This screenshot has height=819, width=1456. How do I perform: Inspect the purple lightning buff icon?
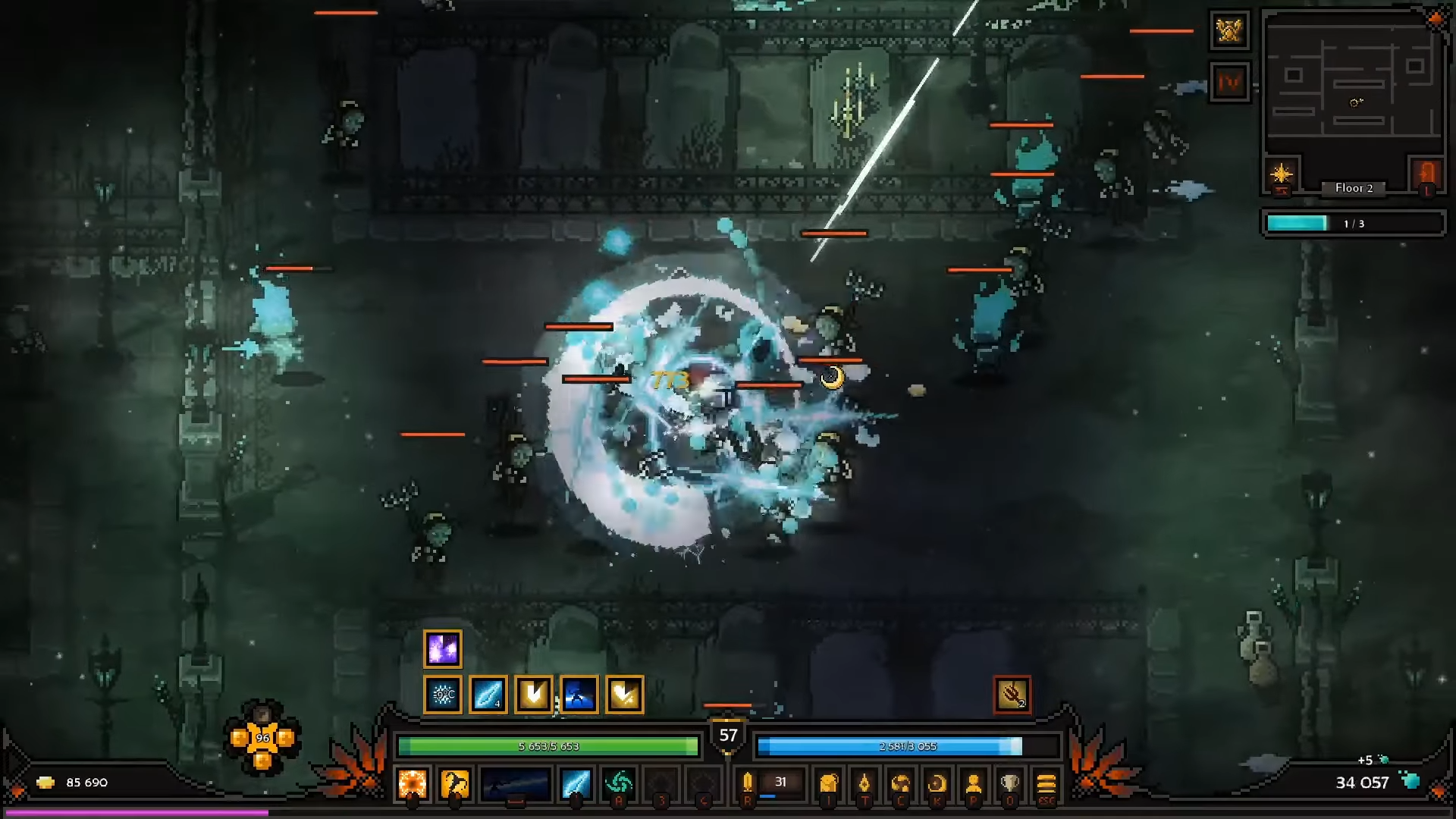point(443,649)
